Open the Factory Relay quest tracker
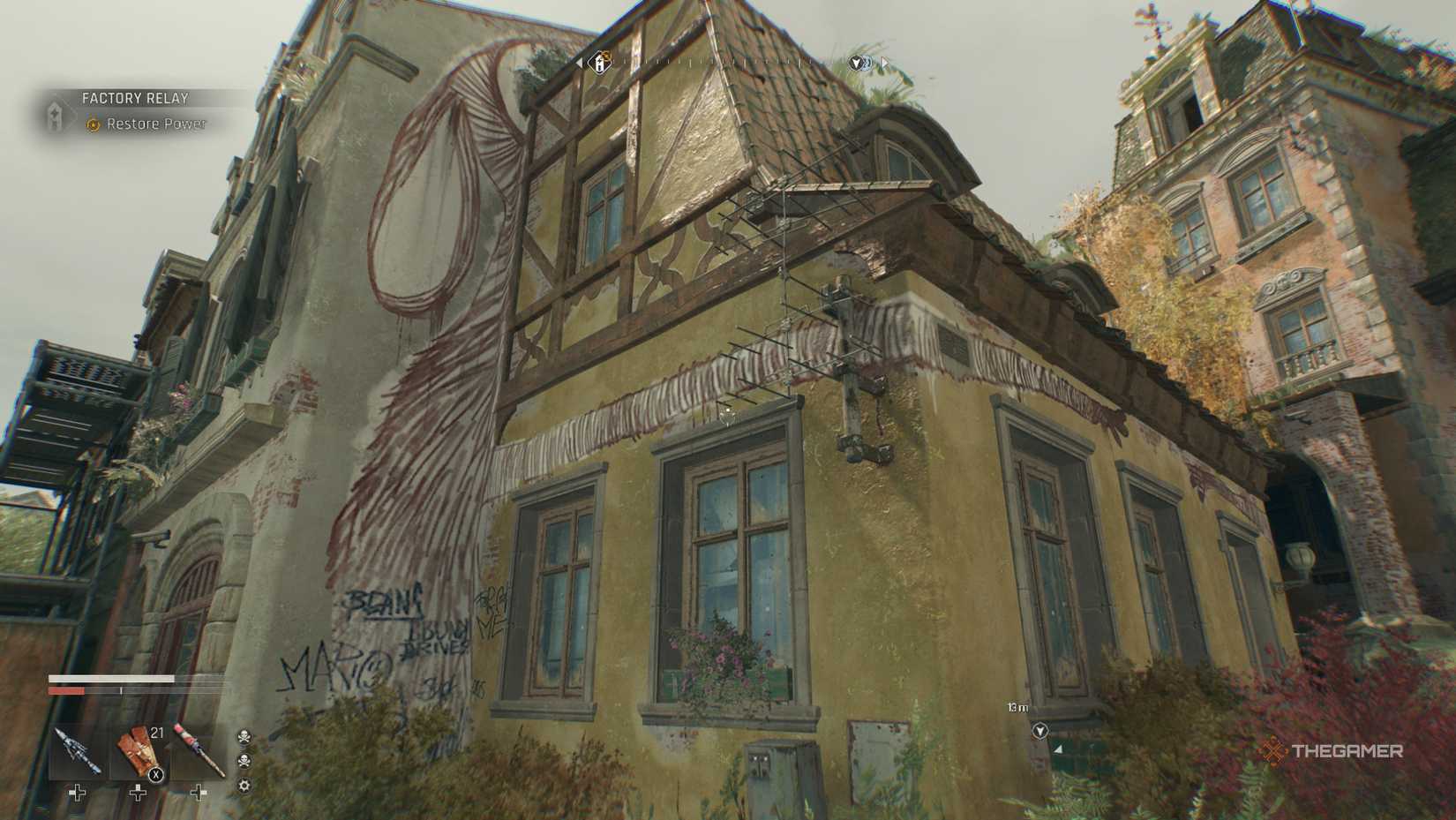Screen dimensions: 1456x820 [134, 99]
